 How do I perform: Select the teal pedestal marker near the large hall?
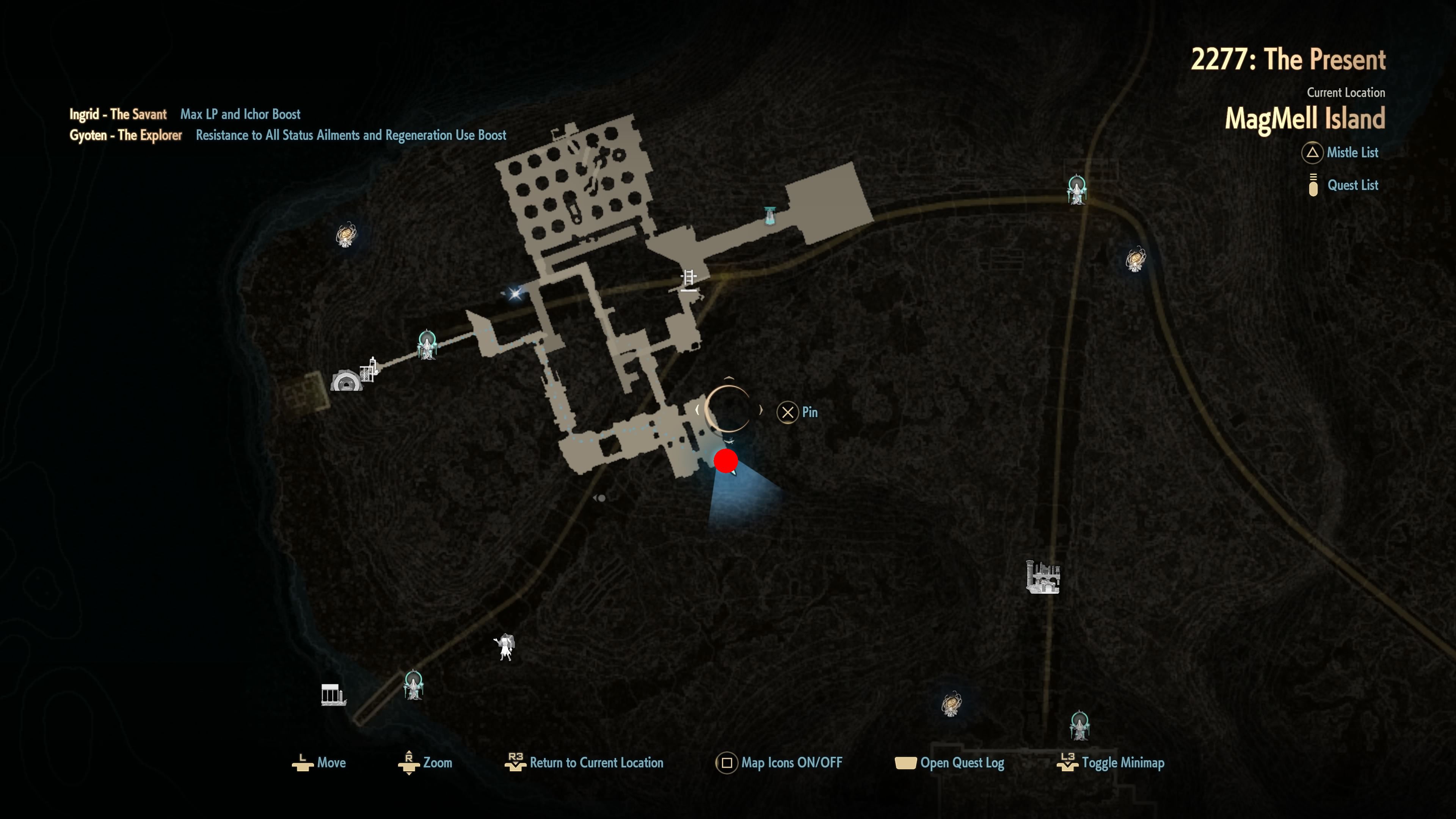(770, 215)
